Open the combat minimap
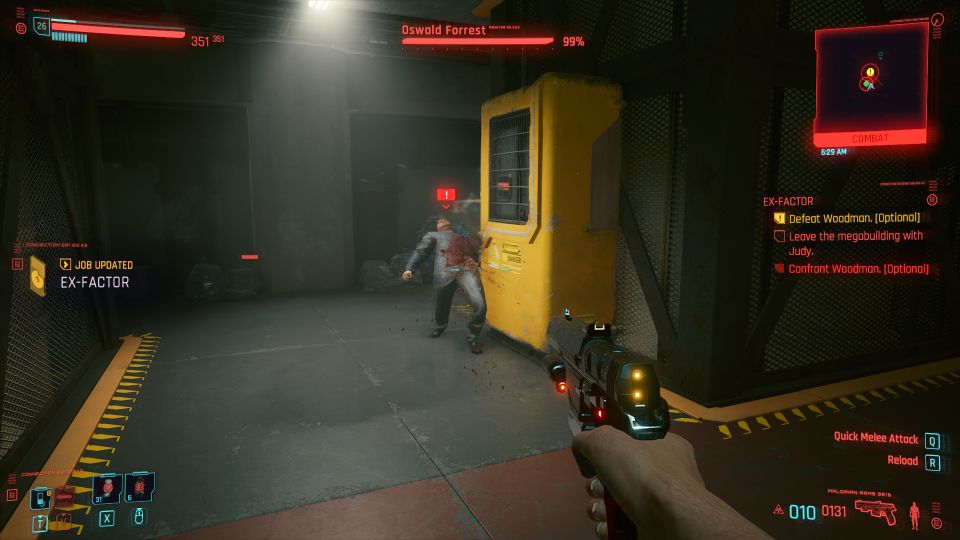960x540 pixels. [x=868, y=78]
